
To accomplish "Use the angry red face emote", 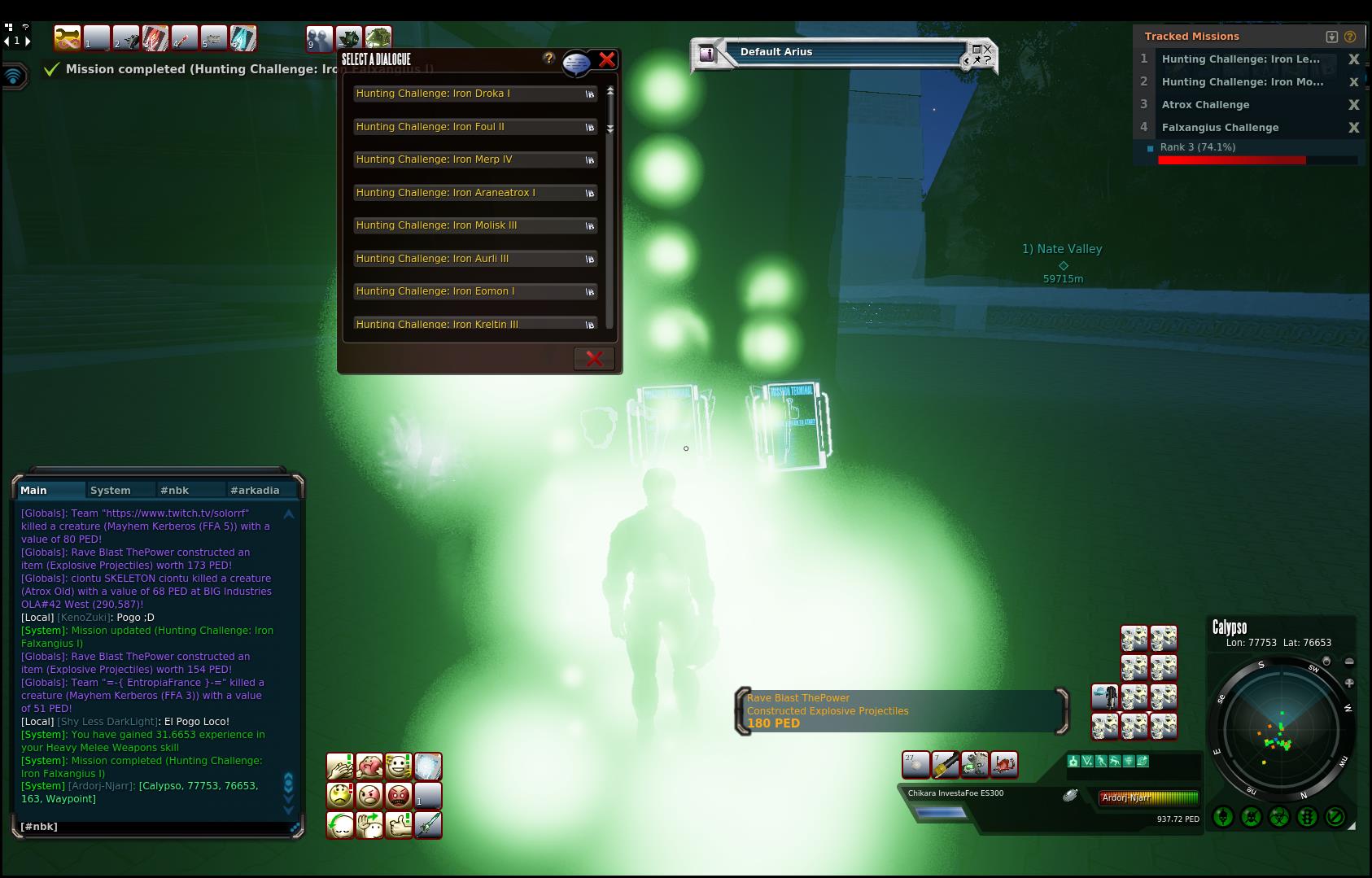I will (x=398, y=795).
